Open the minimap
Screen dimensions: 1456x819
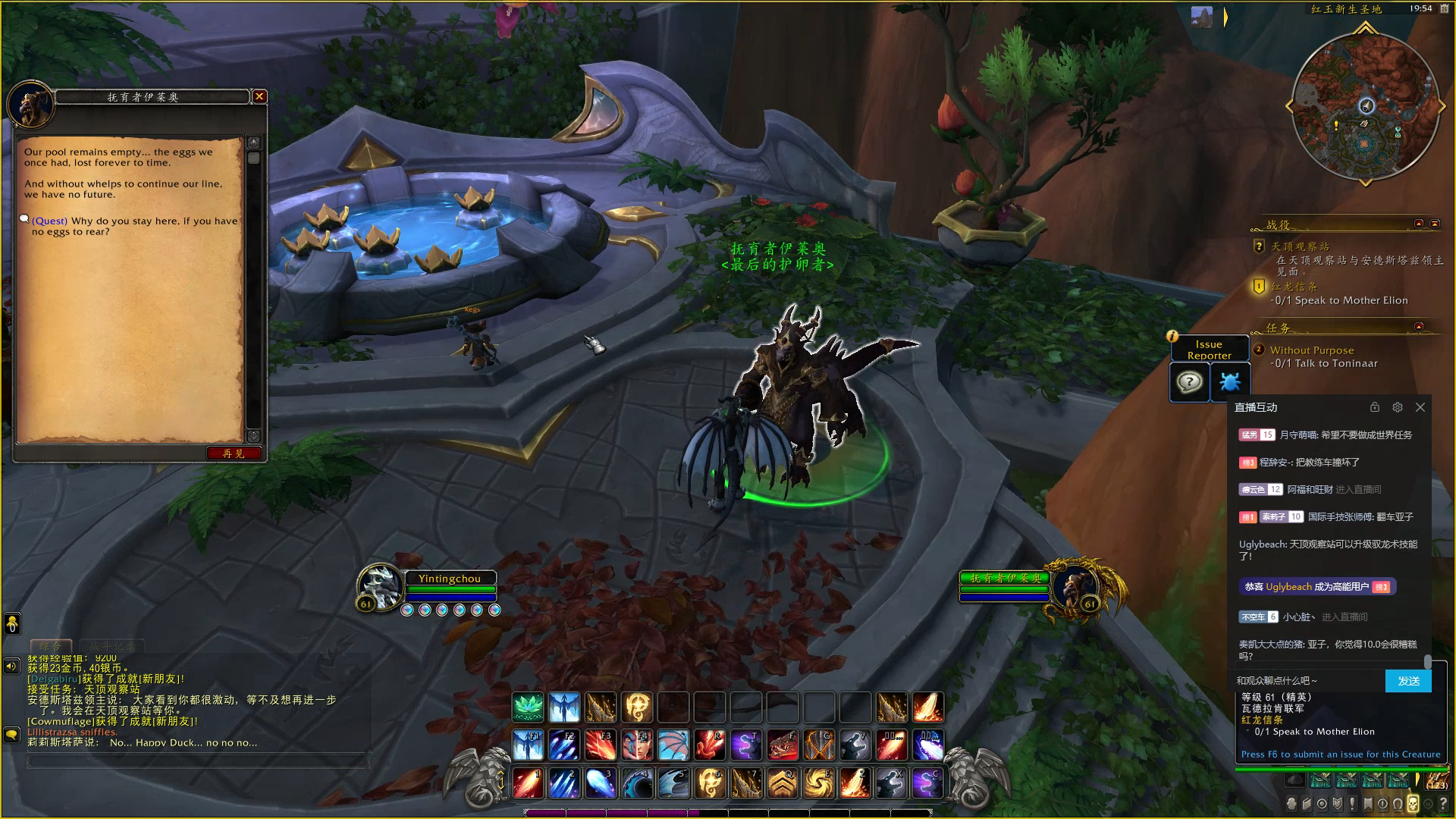1363,106
